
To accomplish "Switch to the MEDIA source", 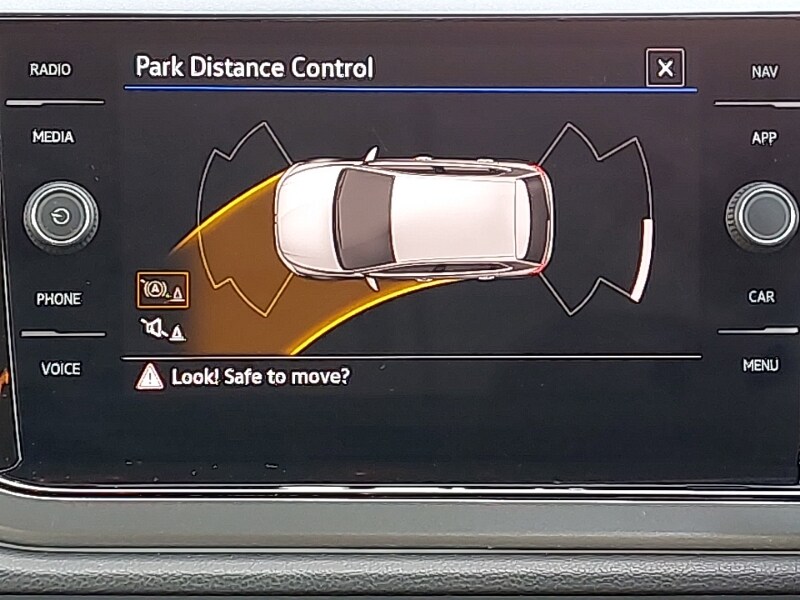I will coord(53,137).
